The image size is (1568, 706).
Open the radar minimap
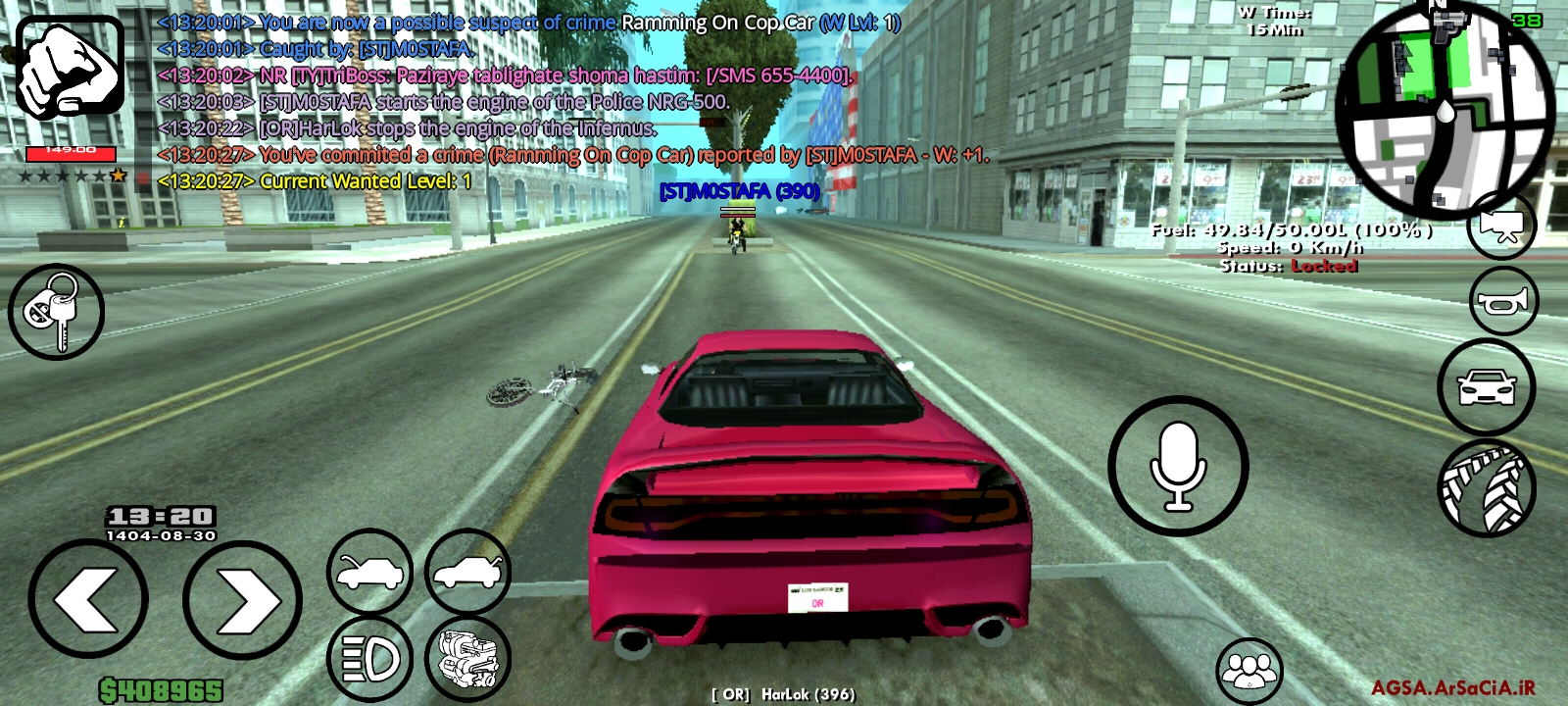click(x=1444, y=110)
